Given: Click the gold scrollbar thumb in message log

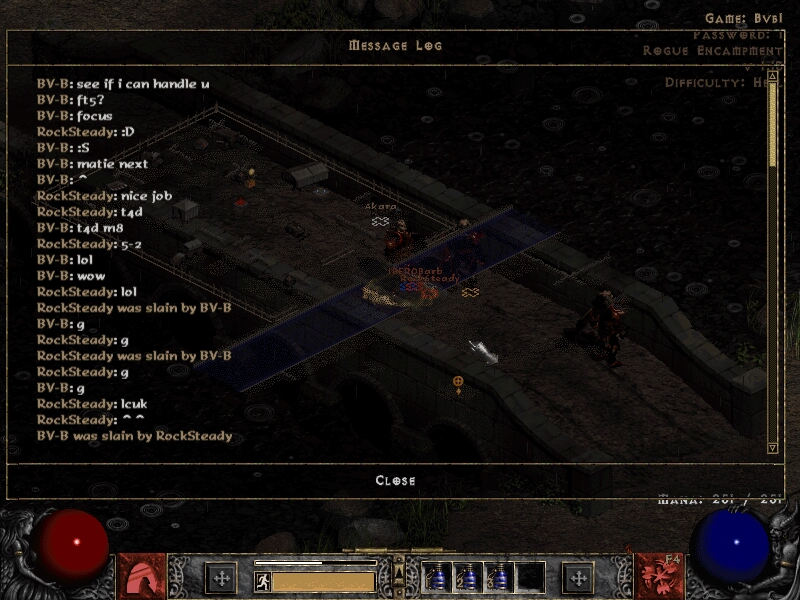Looking at the screenshot, I should point(772,125).
